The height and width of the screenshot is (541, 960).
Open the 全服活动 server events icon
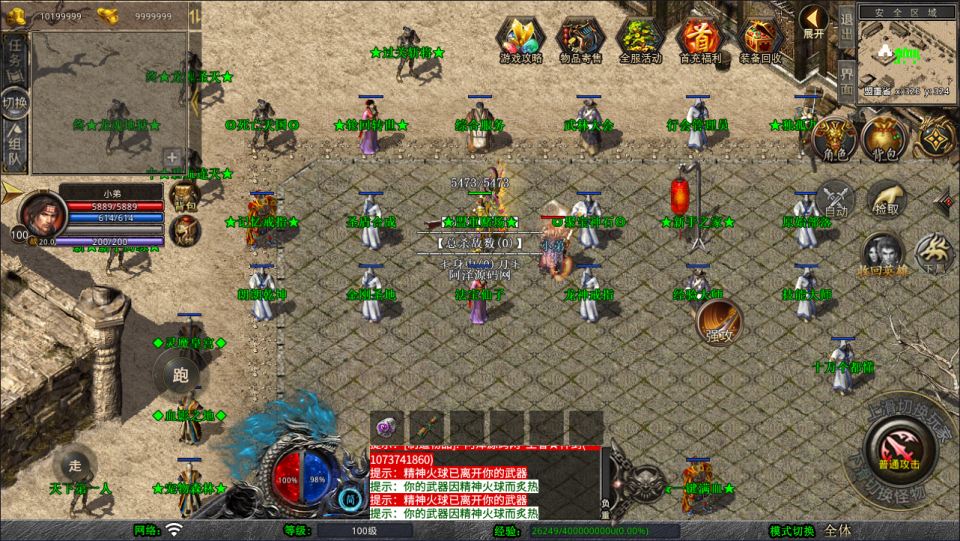(641, 40)
